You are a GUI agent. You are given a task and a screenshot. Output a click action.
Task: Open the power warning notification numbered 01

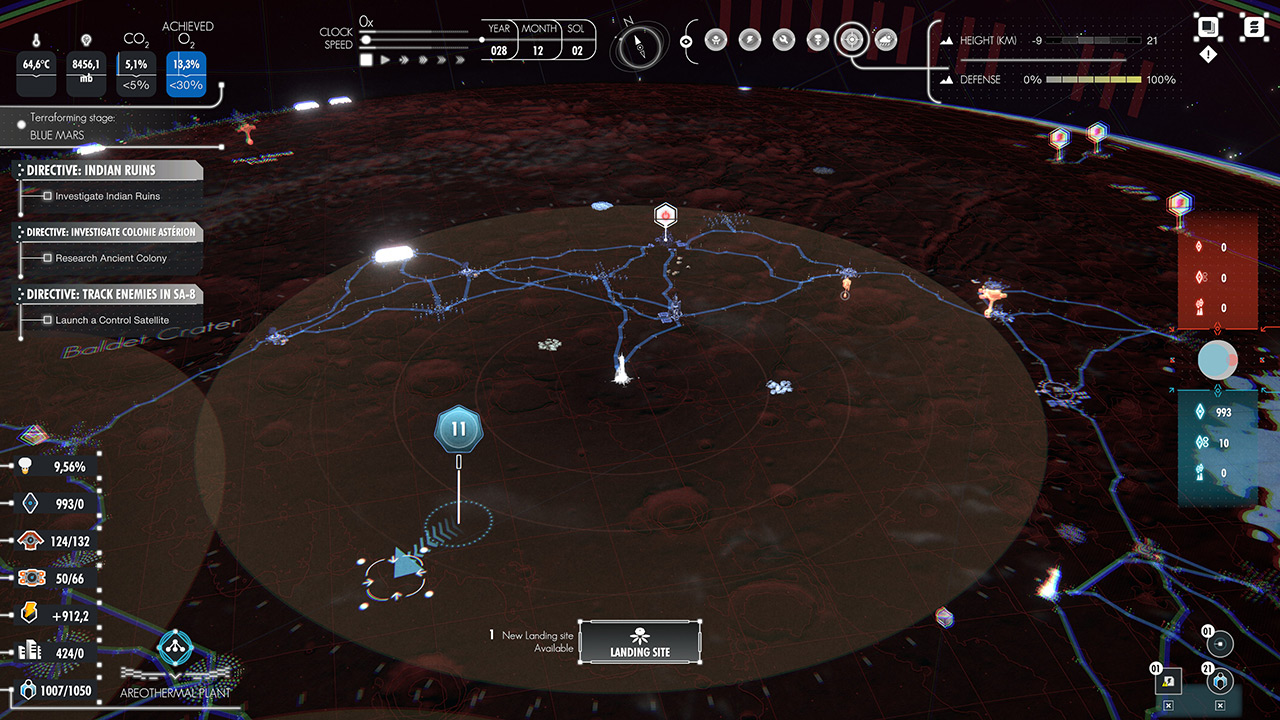[x=1168, y=681]
